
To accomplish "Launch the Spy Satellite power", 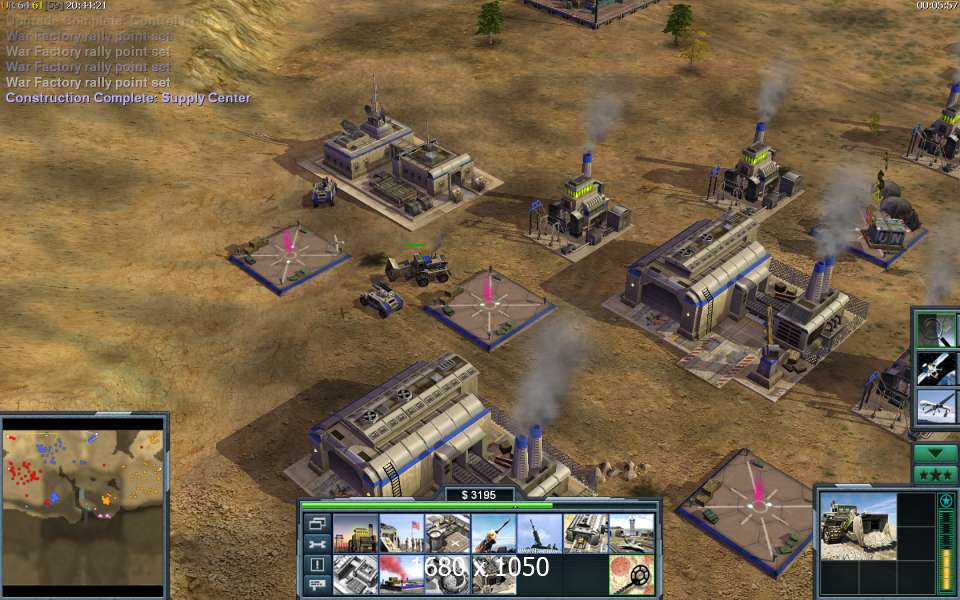I will [936, 367].
